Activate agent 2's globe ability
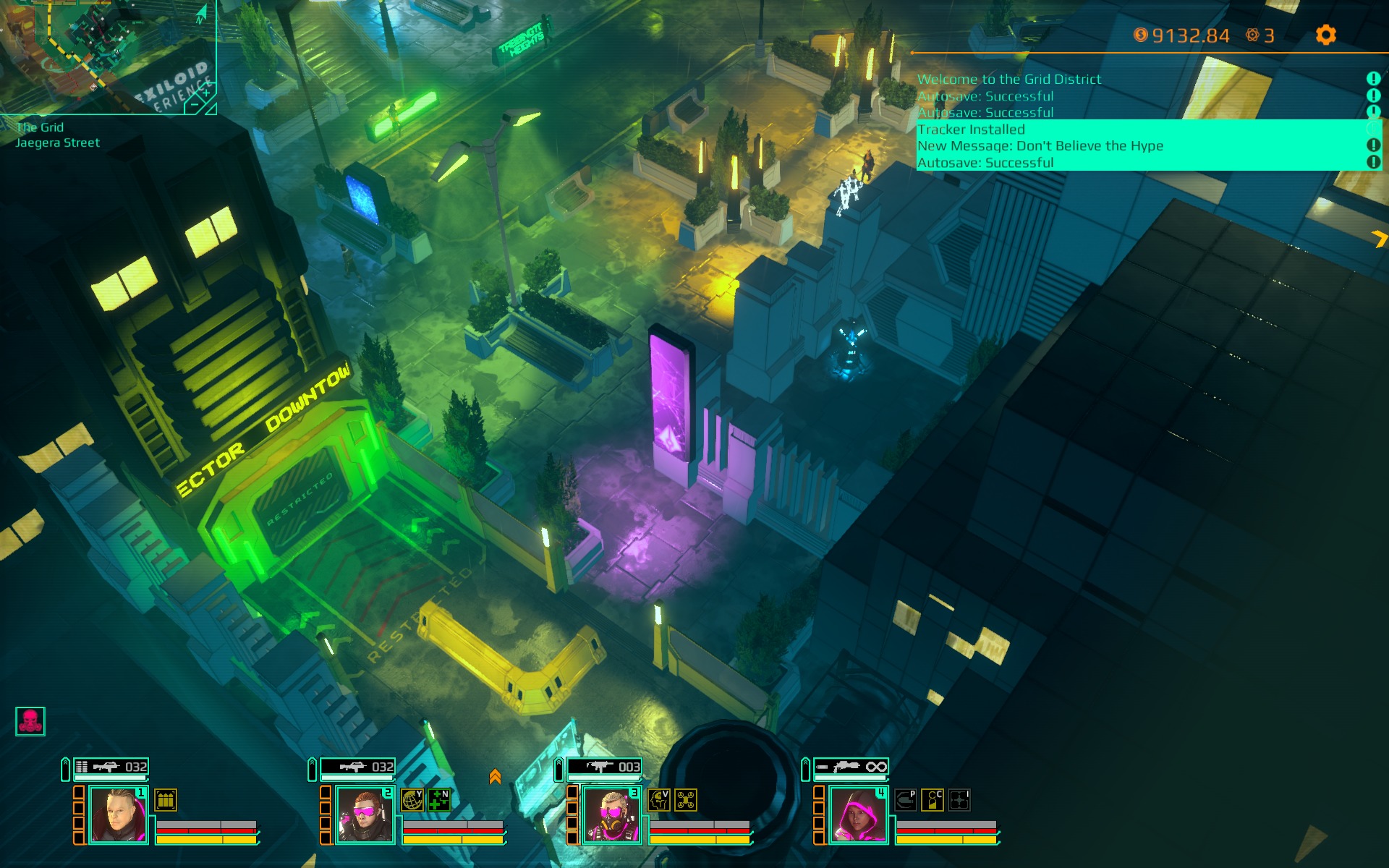 412,800
